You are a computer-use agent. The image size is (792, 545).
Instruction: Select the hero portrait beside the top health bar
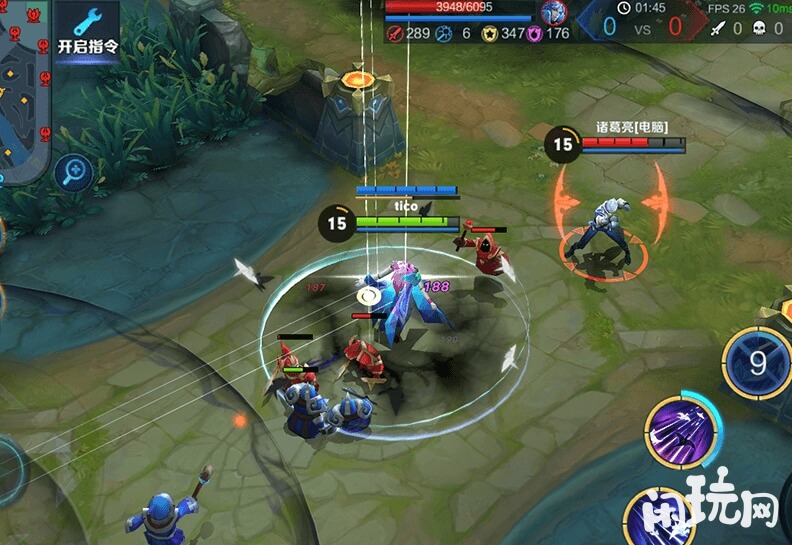pyautogui.click(x=553, y=13)
